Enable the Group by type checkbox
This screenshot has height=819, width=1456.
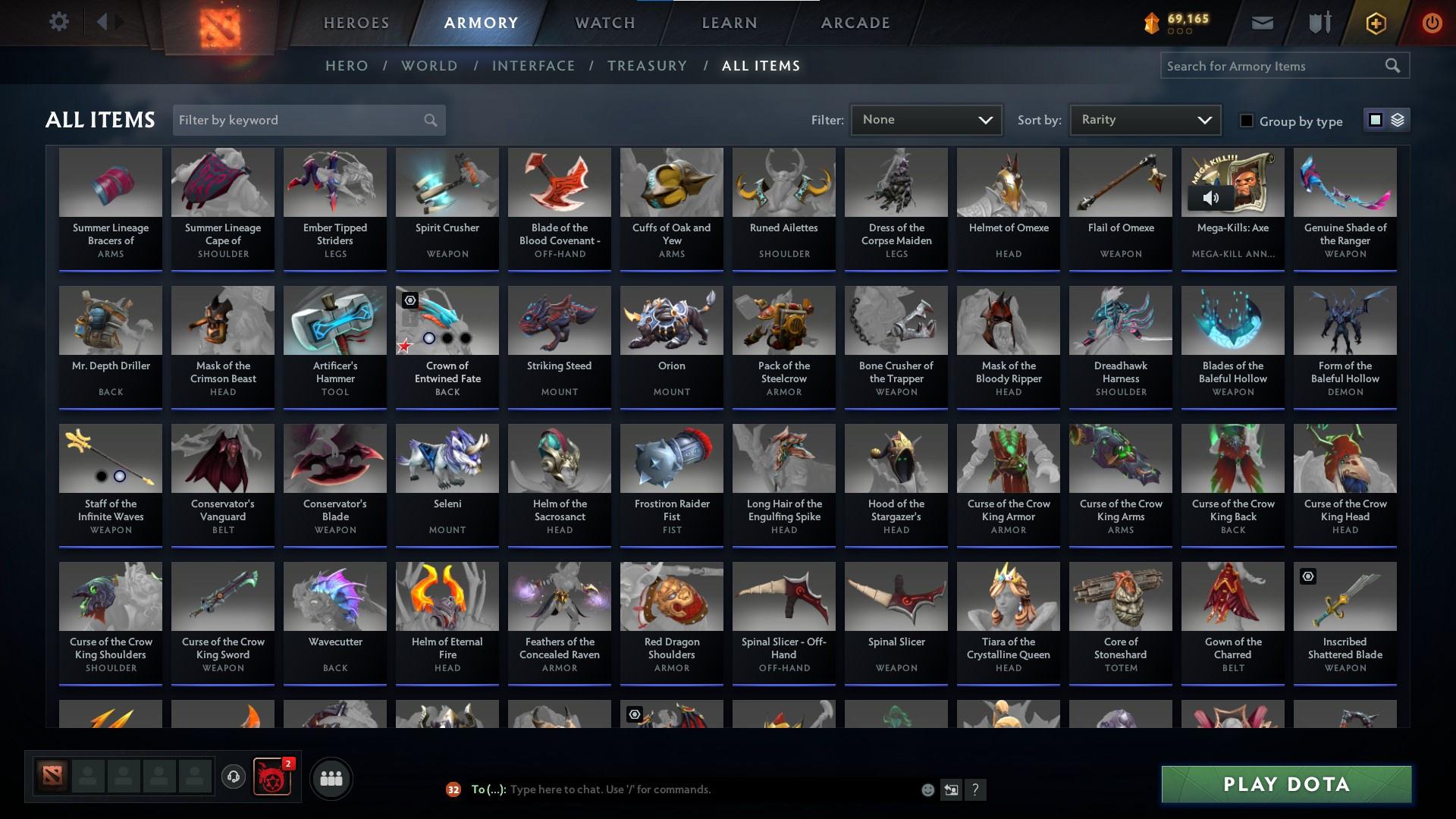[1246, 121]
